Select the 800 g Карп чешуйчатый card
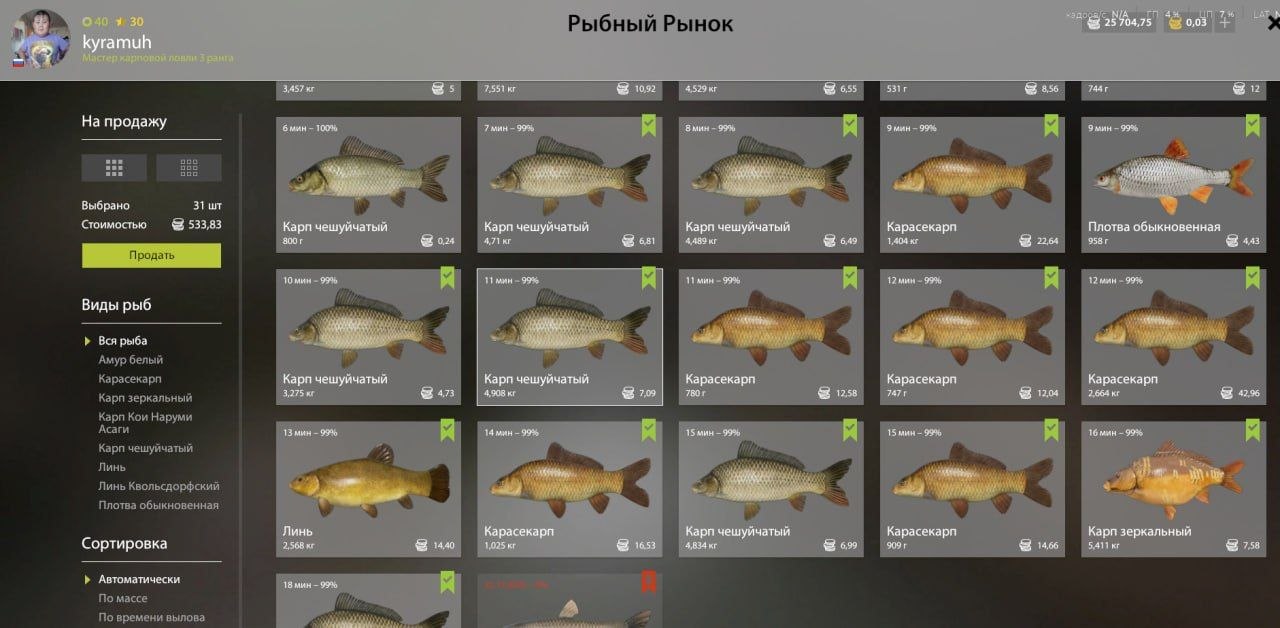 368,184
